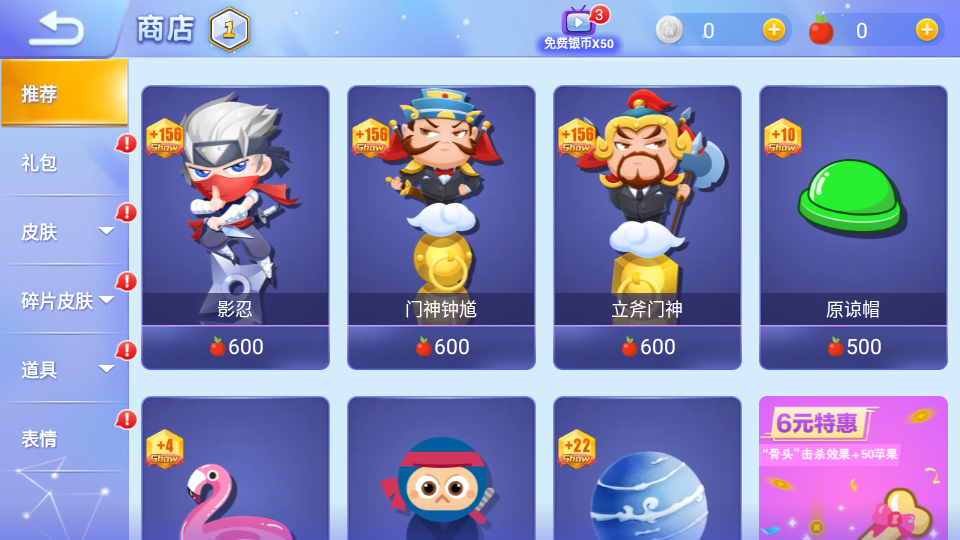Go back using the return arrow
960x540 pixels.
pos(56,28)
